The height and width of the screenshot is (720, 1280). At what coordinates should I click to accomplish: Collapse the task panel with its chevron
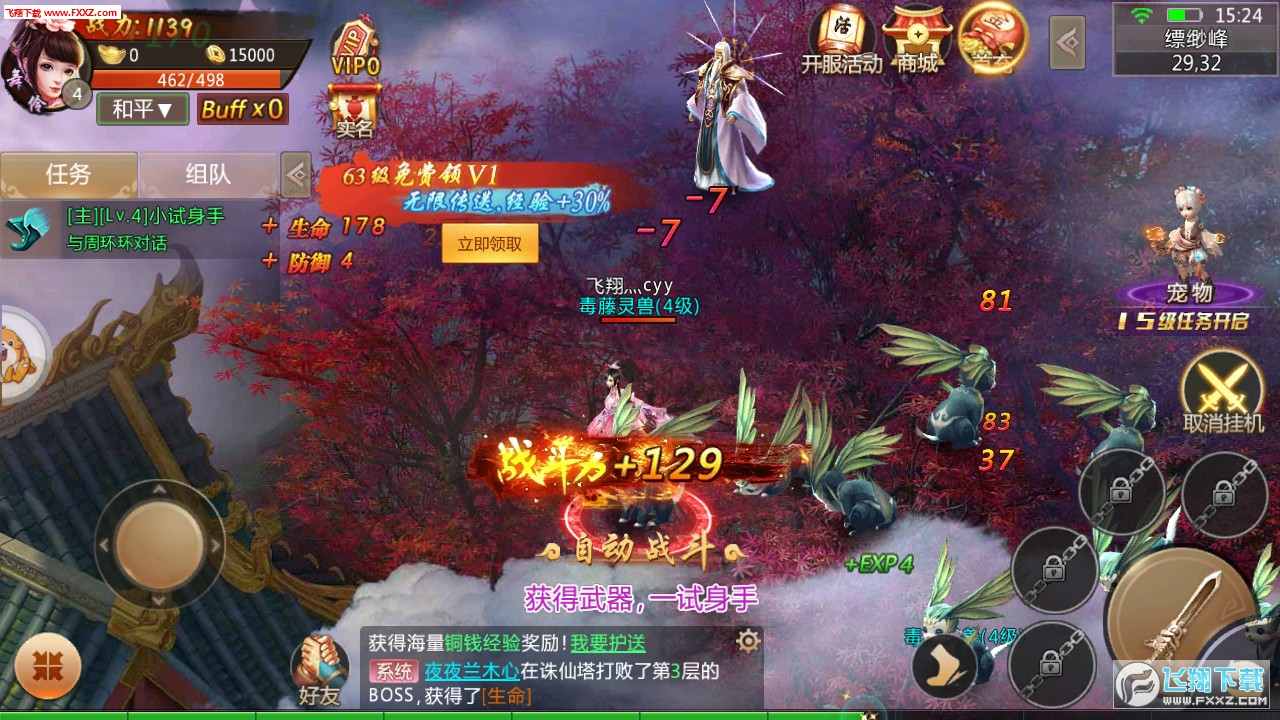tap(295, 174)
